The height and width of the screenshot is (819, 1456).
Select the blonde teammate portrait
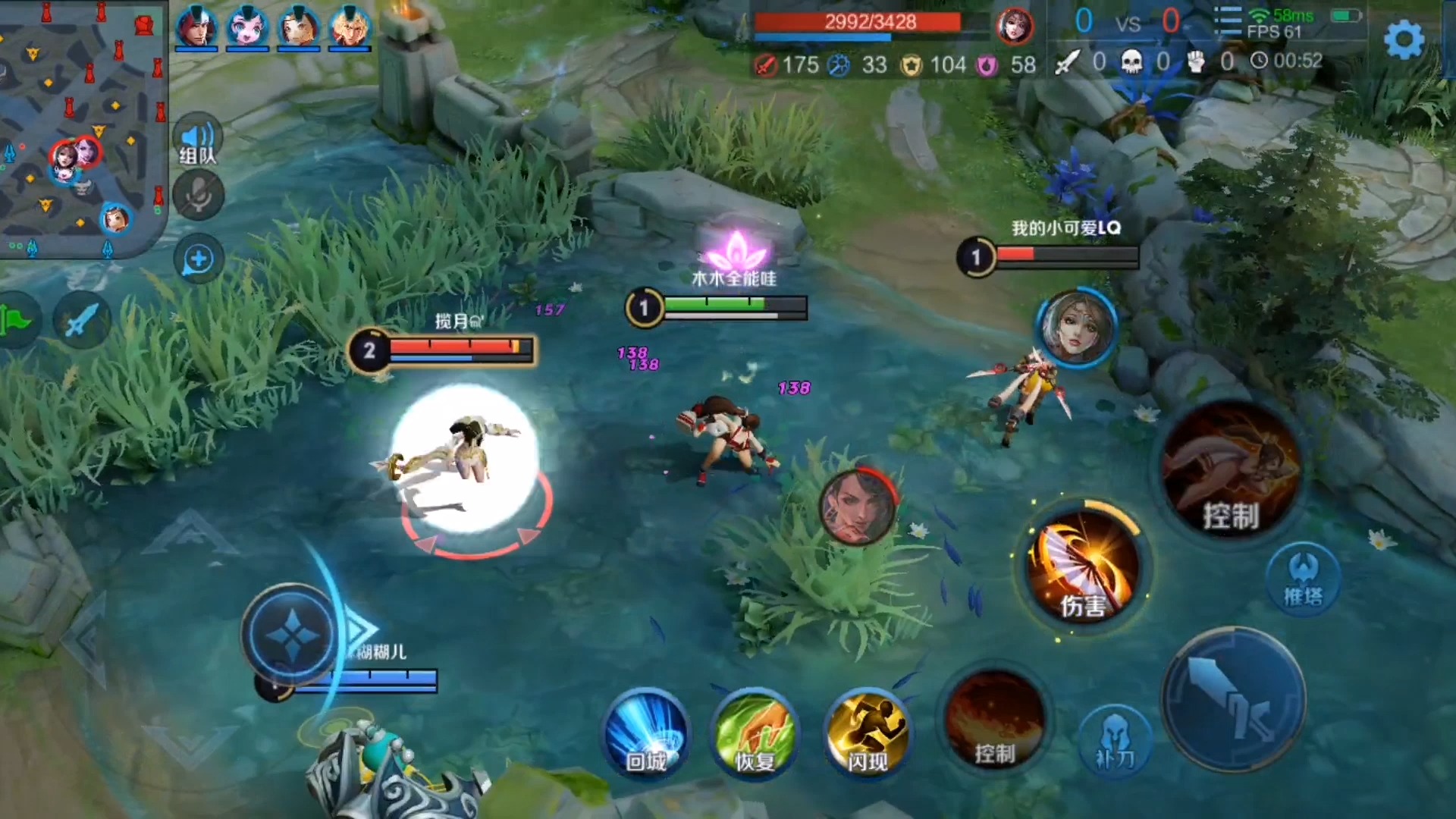click(350, 27)
